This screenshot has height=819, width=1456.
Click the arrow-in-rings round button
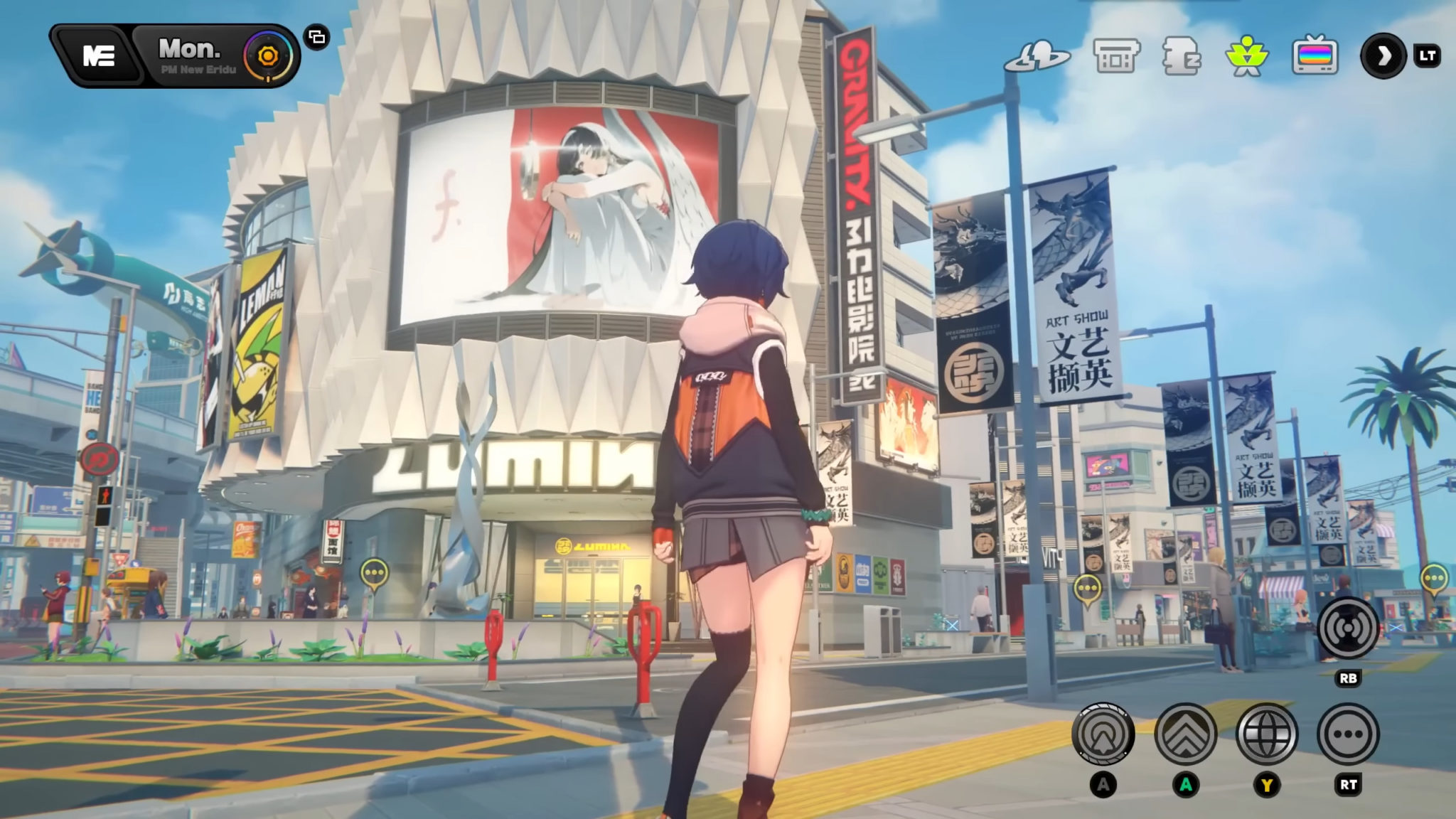coord(1103,734)
